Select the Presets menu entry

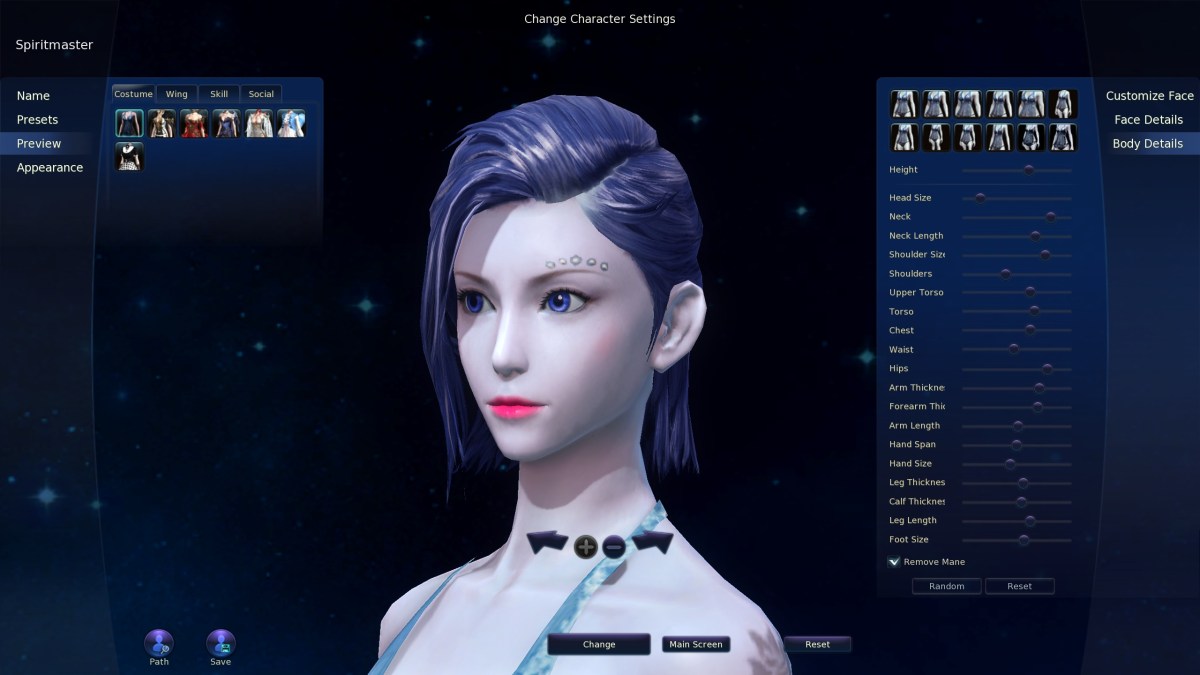[x=37, y=120]
